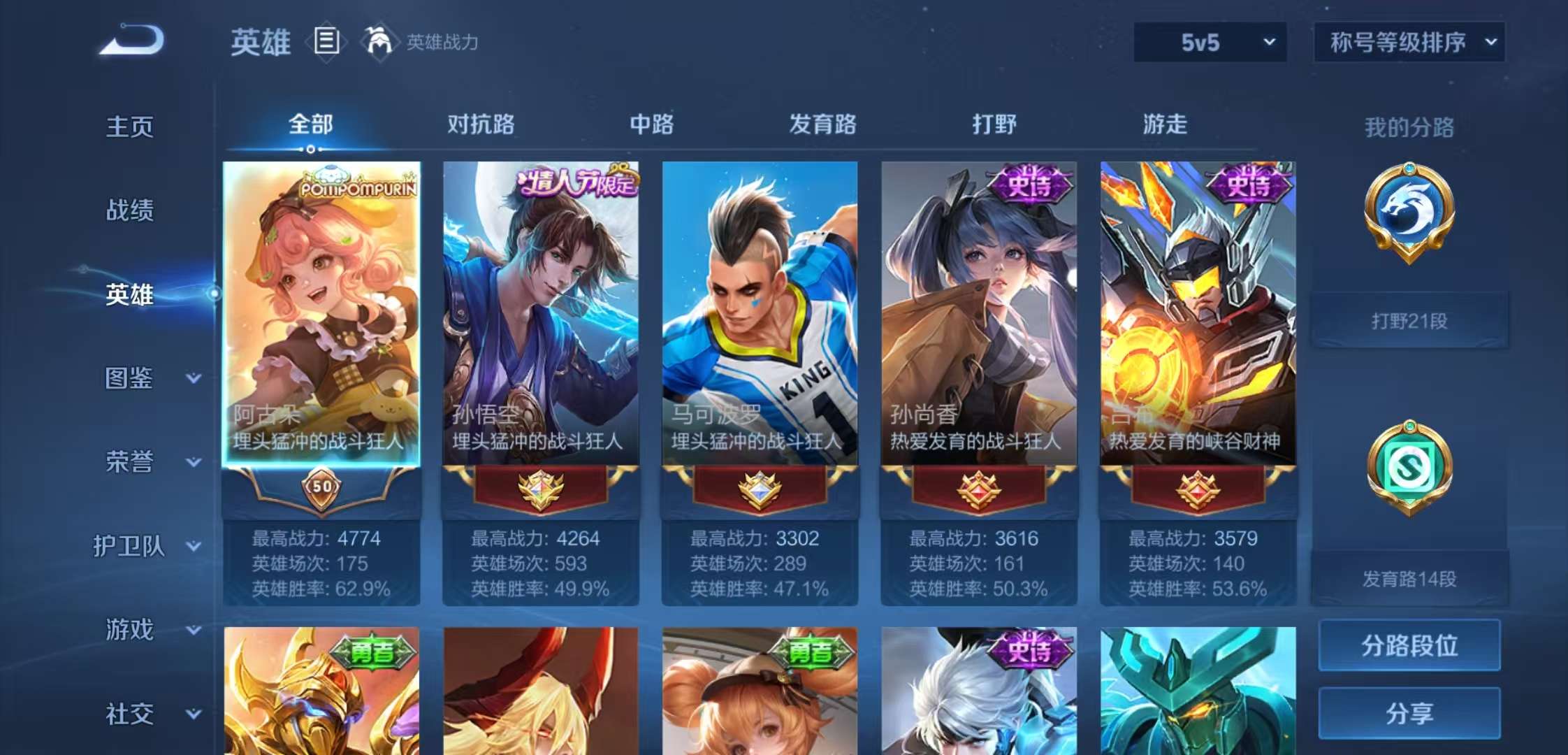Open the 称号等级排序 sorting dropdown

(1408, 42)
